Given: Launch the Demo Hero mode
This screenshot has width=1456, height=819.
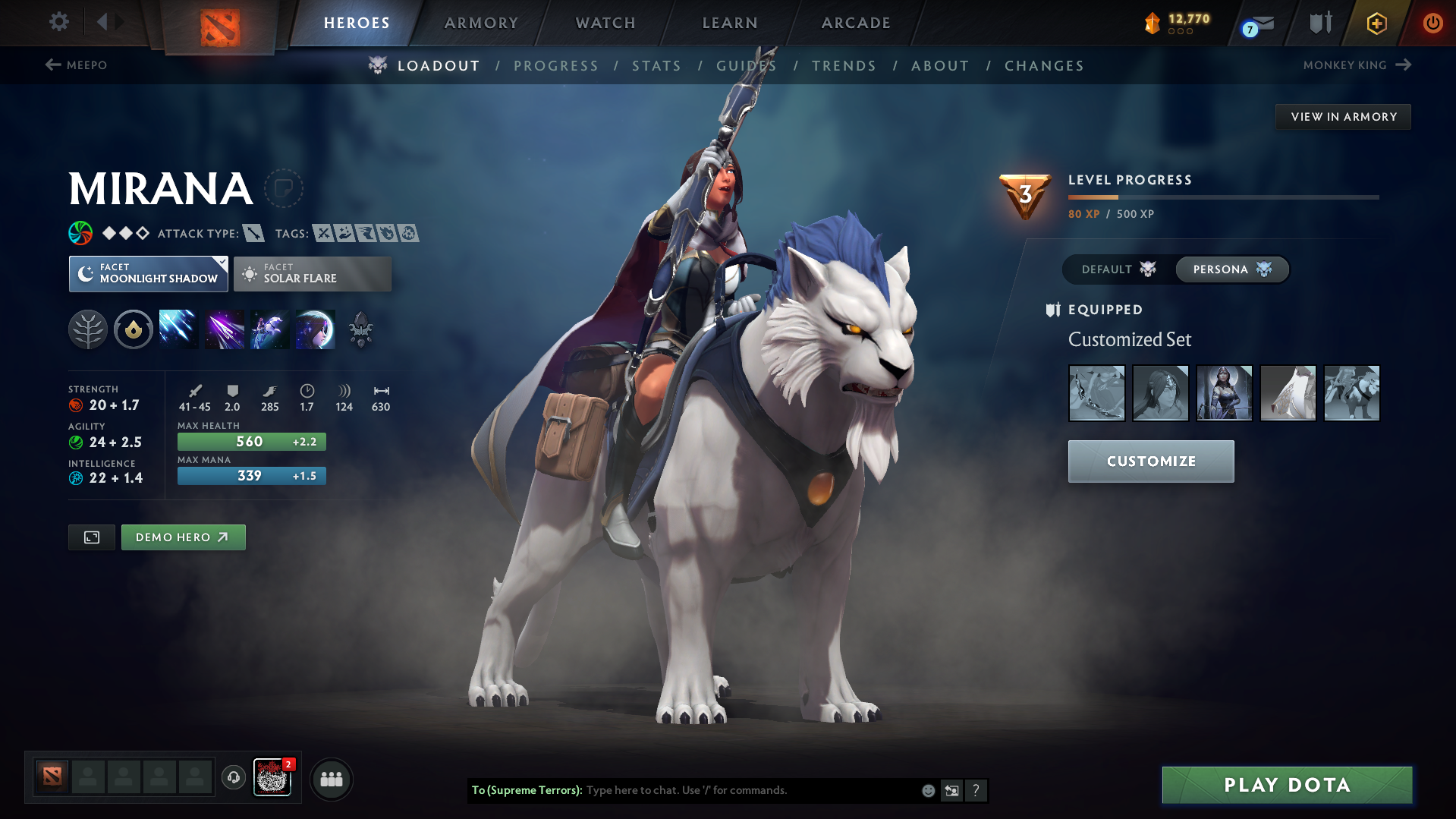Looking at the screenshot, I should (x=183, y=537).
